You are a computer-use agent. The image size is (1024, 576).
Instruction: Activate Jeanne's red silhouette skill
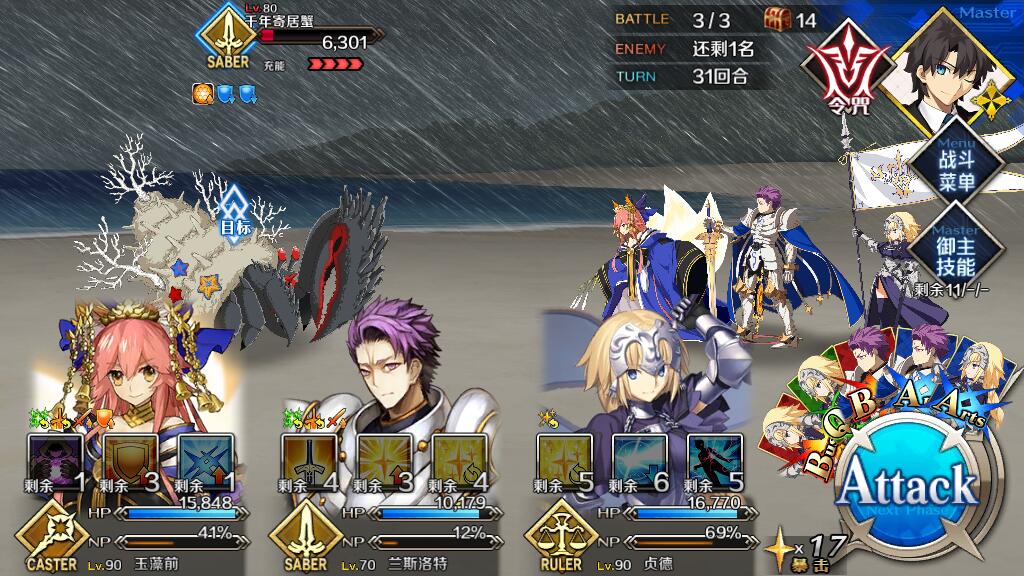pyautogui.click(x=716, y=460)
